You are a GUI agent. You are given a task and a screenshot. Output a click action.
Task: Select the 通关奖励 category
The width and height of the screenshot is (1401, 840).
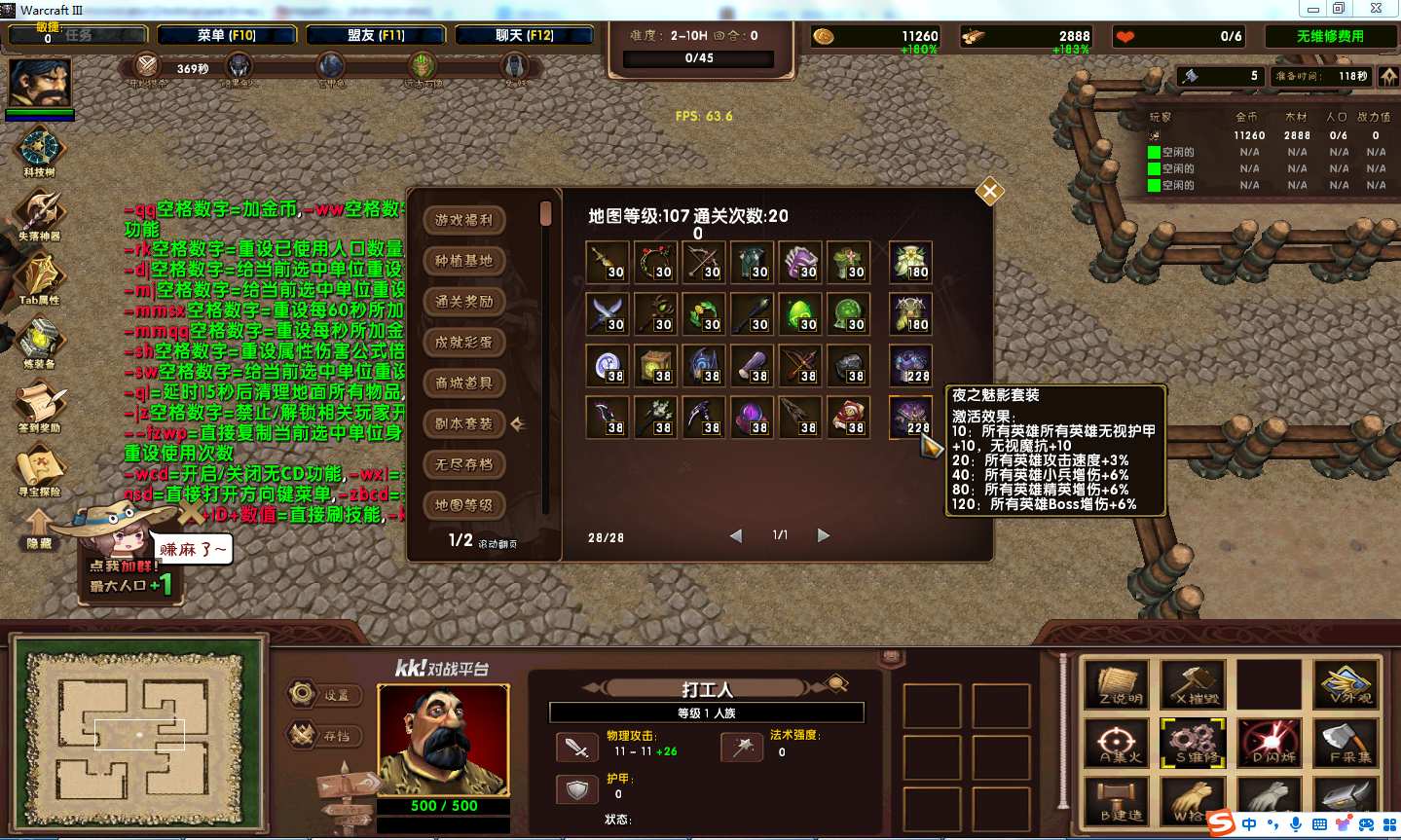pyautogui.click(x=464, y=302)
